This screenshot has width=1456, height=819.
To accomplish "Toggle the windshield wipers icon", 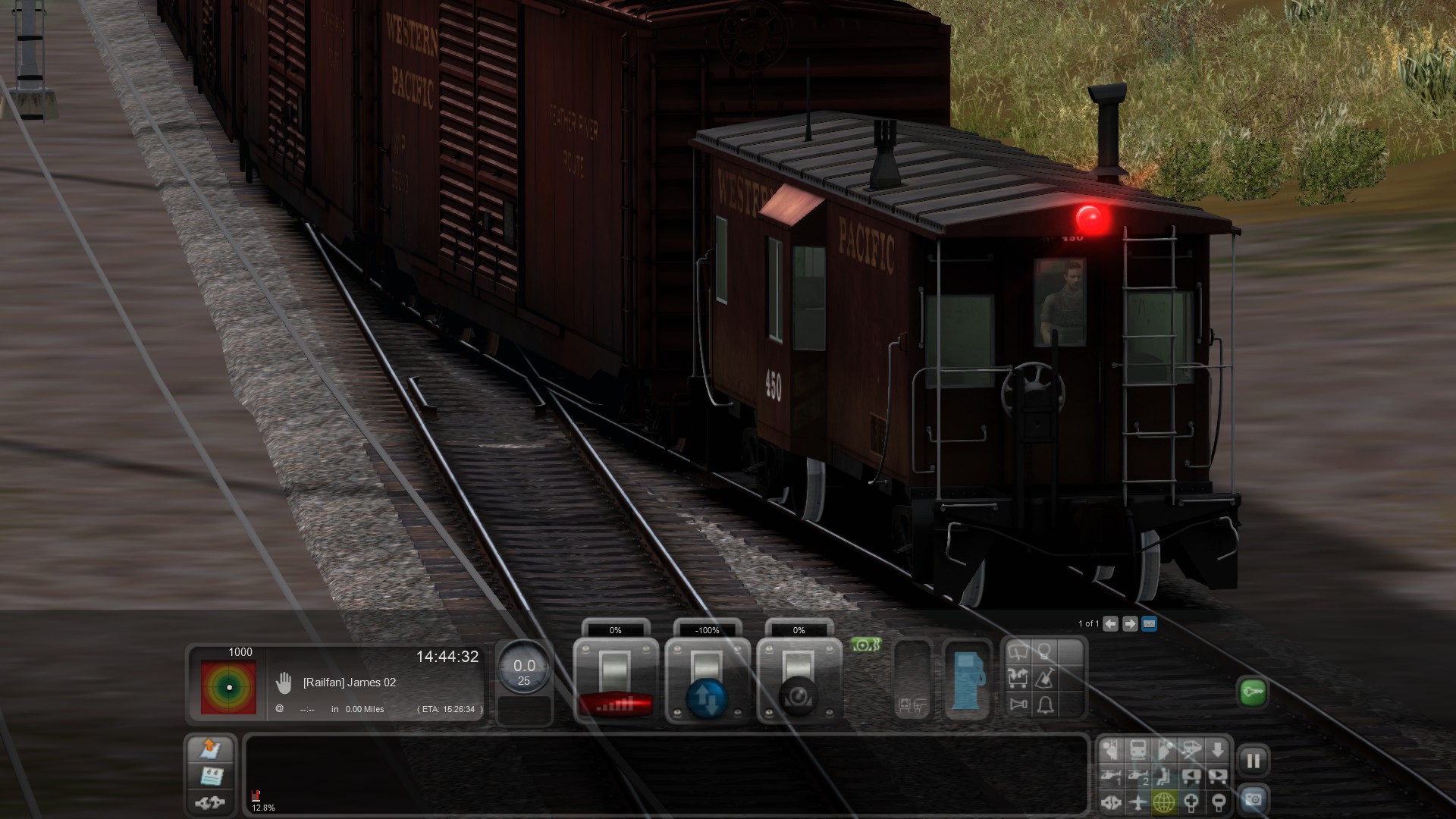I will 1018,652.
